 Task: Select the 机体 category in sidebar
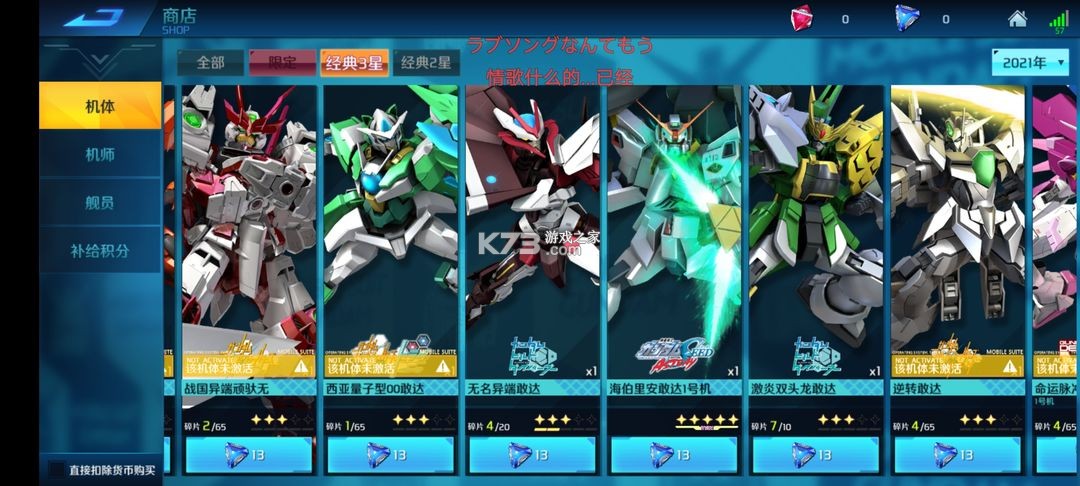tap(99, 105)
